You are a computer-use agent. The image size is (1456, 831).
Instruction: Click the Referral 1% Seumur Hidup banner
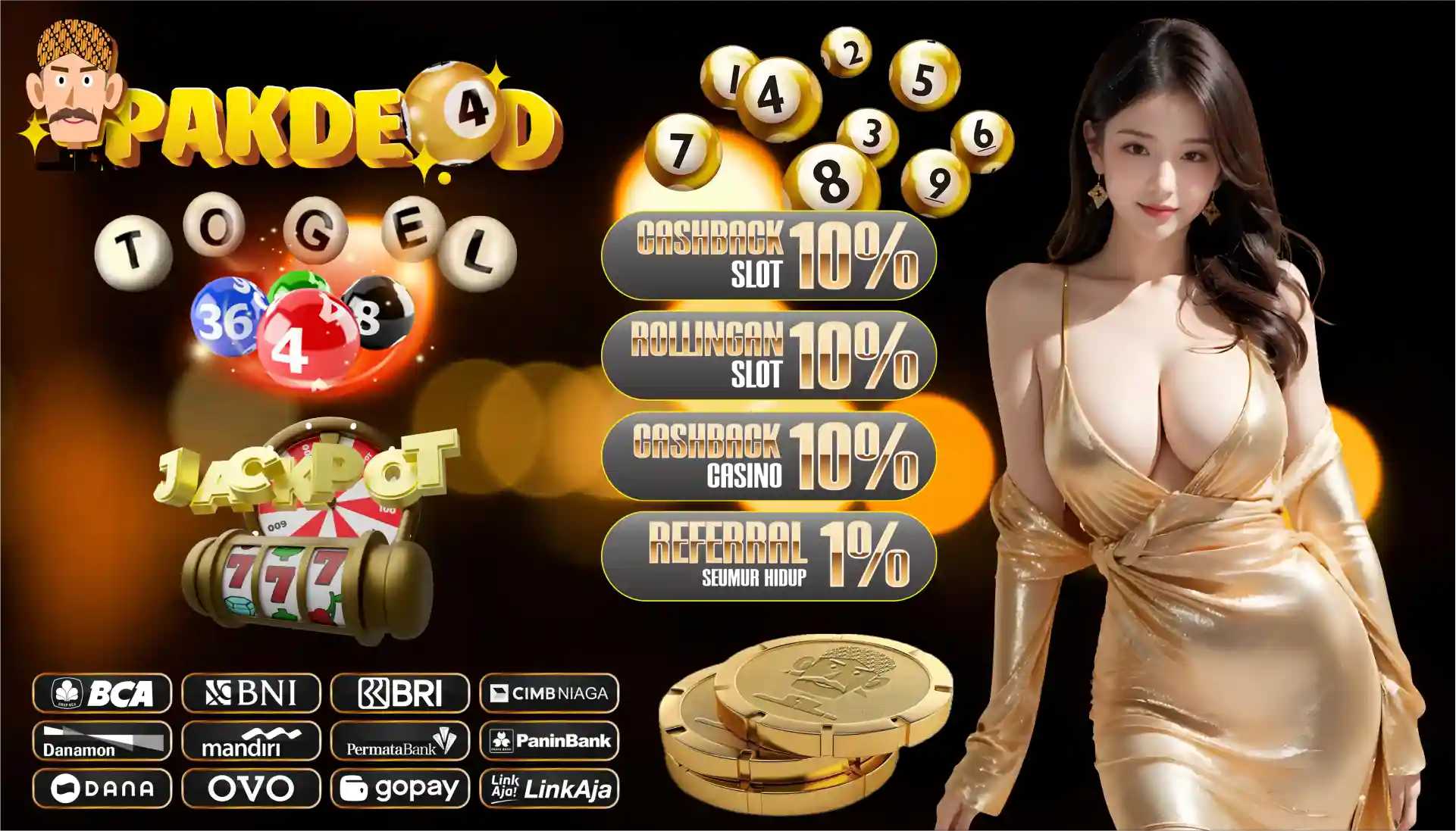pyautogui.click(x=769, y=556)
